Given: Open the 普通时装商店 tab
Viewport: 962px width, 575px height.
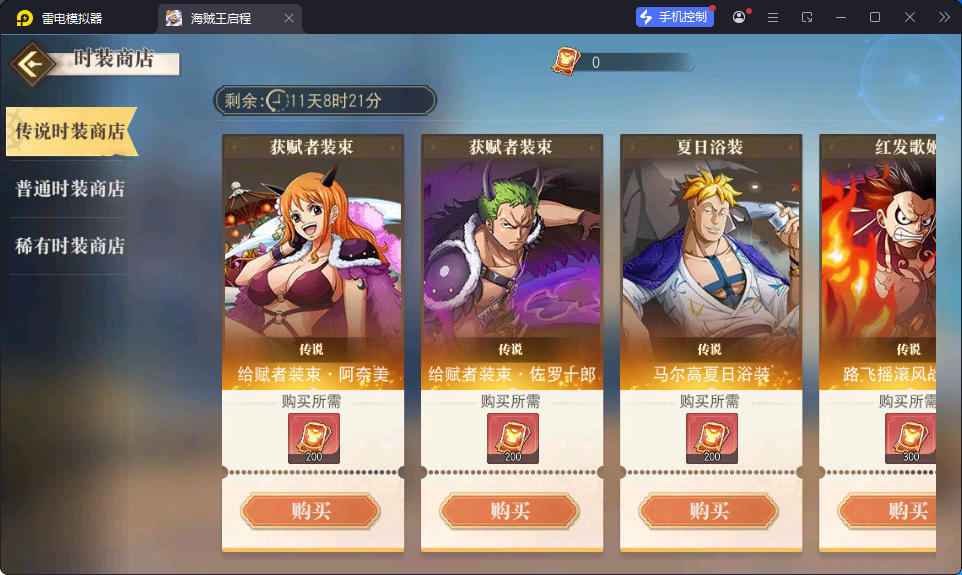Looking at the screenshot, I should pyautogui.click(x=70, y=189).
